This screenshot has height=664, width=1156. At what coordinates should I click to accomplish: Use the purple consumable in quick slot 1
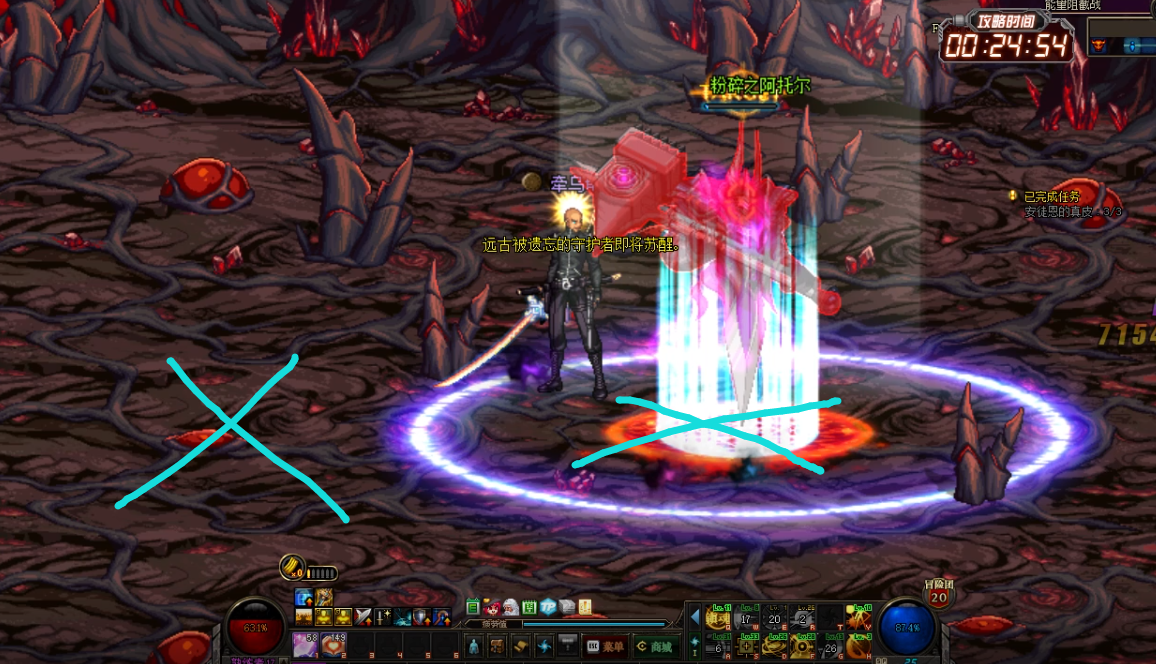coord(304,645)
